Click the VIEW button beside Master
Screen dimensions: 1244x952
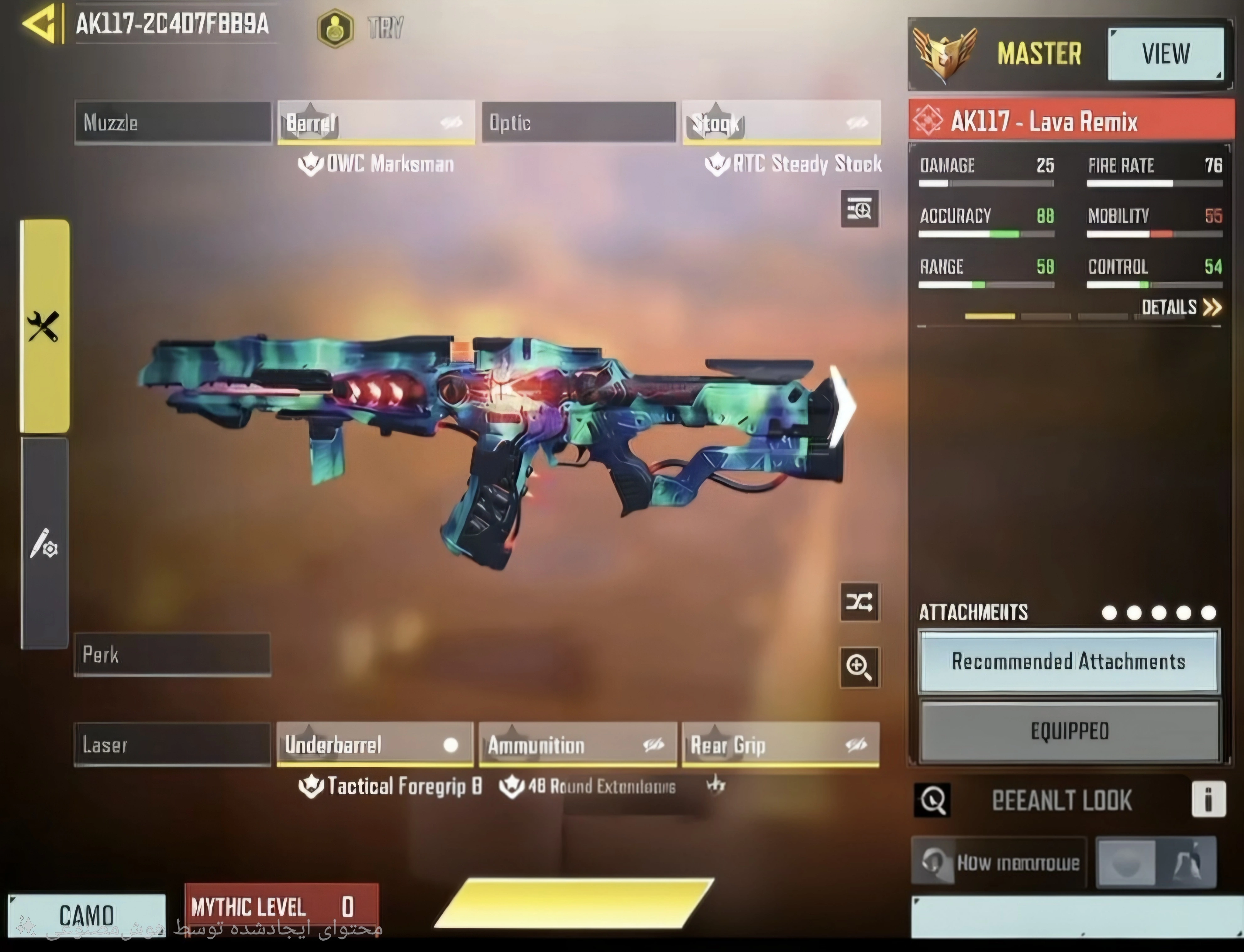[x=1165, y=54]
